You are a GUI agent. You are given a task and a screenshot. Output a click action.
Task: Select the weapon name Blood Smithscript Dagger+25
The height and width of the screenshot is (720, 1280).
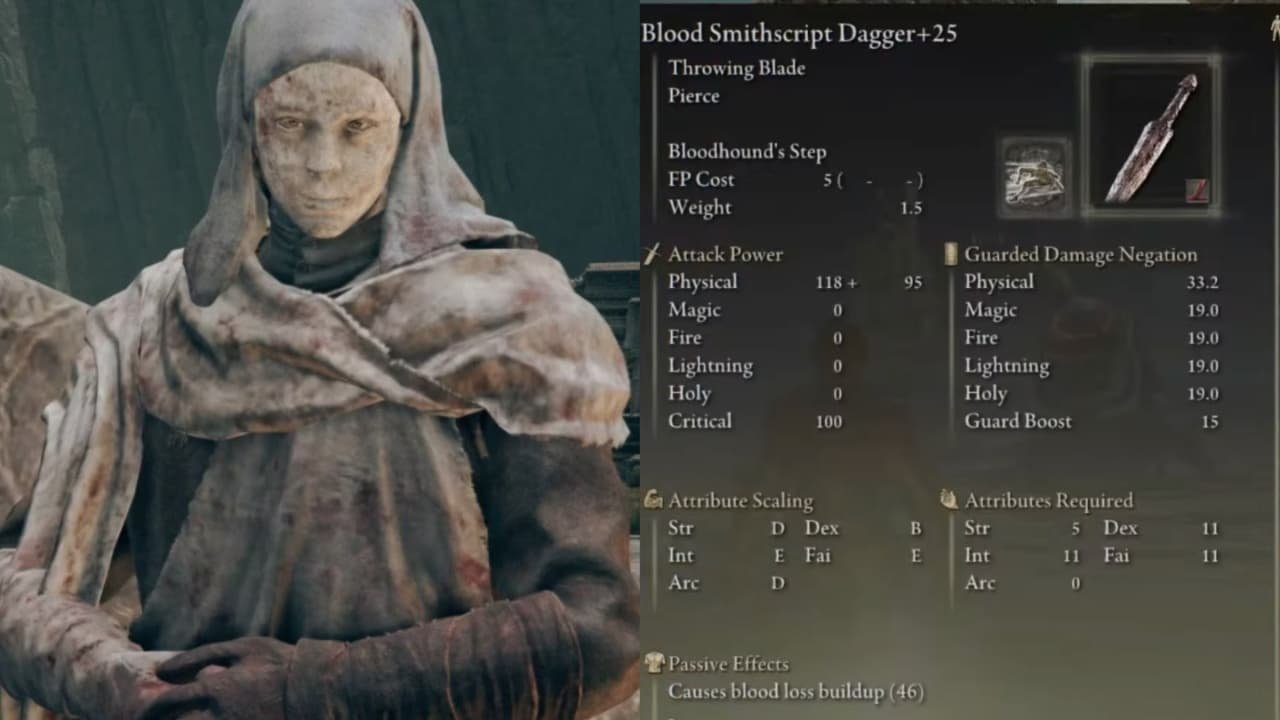coord(798,32)
